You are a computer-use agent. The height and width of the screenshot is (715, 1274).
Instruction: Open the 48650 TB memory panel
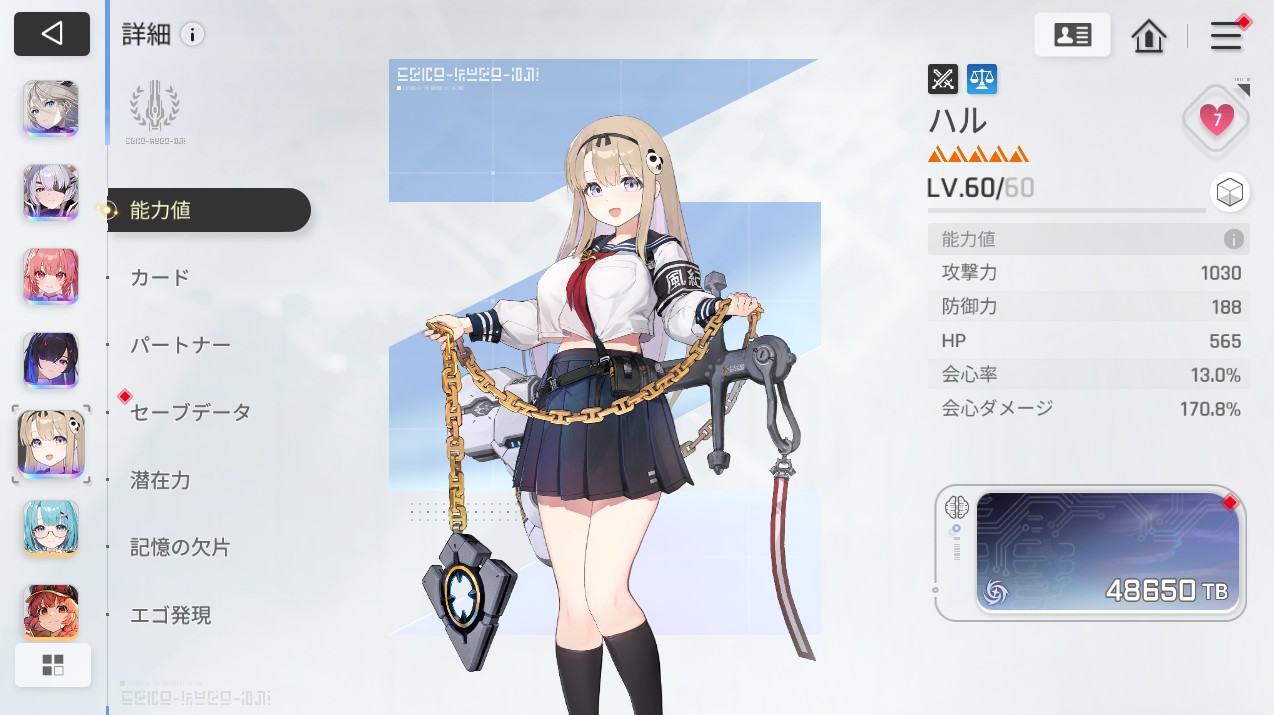(x=1107, y=552)
